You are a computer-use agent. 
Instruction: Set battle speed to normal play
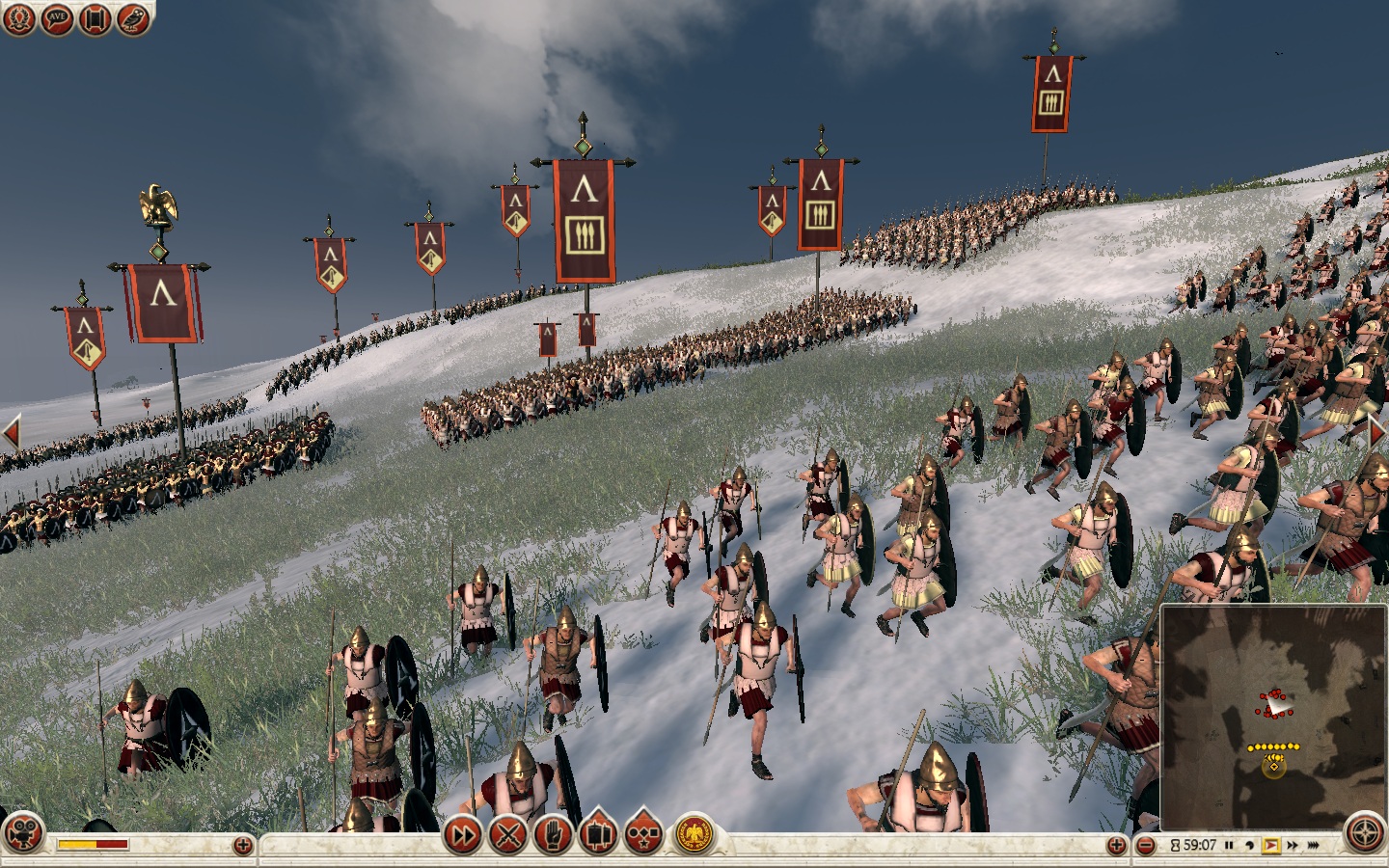click(x=1270, y=846)
